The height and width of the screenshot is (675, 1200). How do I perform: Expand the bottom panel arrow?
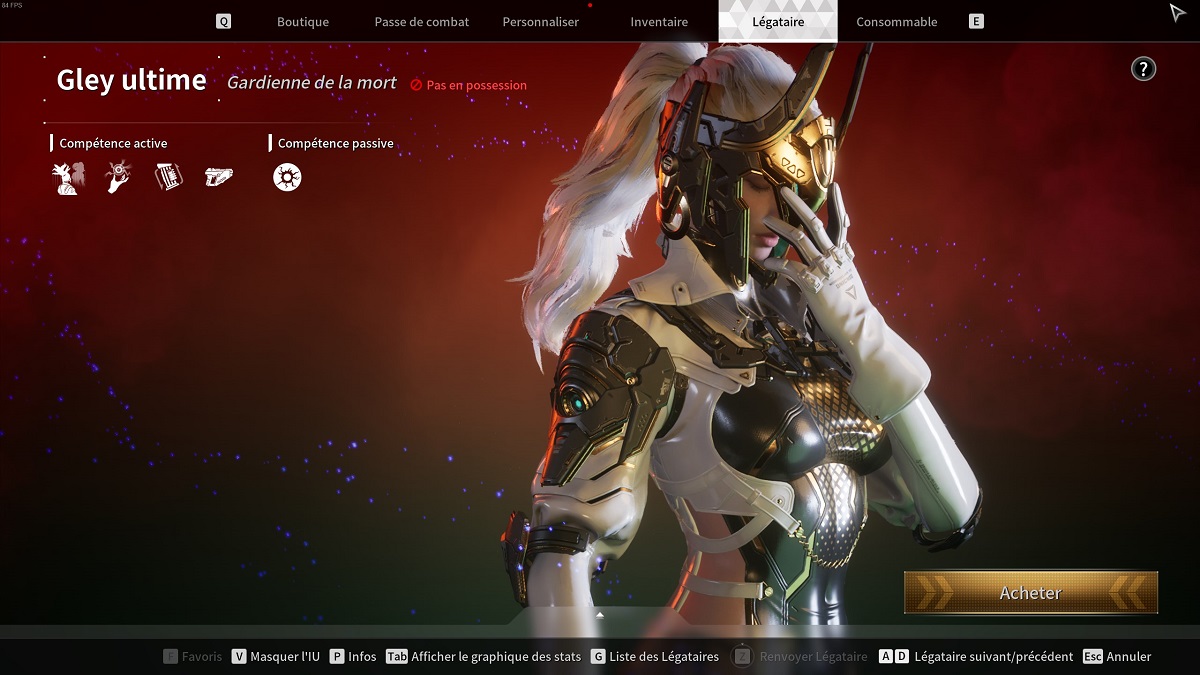600,615
